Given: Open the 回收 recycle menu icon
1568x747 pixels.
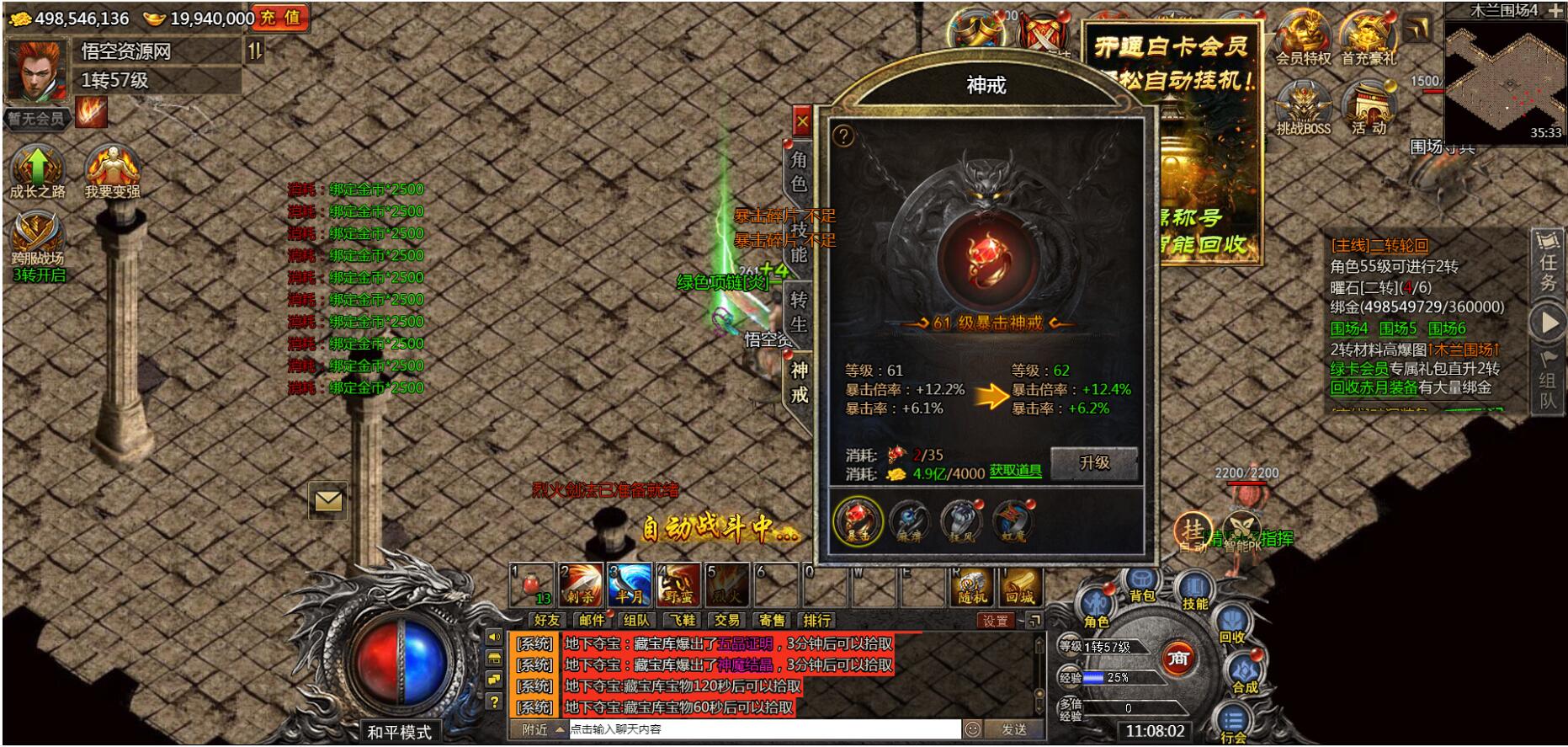Looking at the screenshot, I should [1231, 627].
